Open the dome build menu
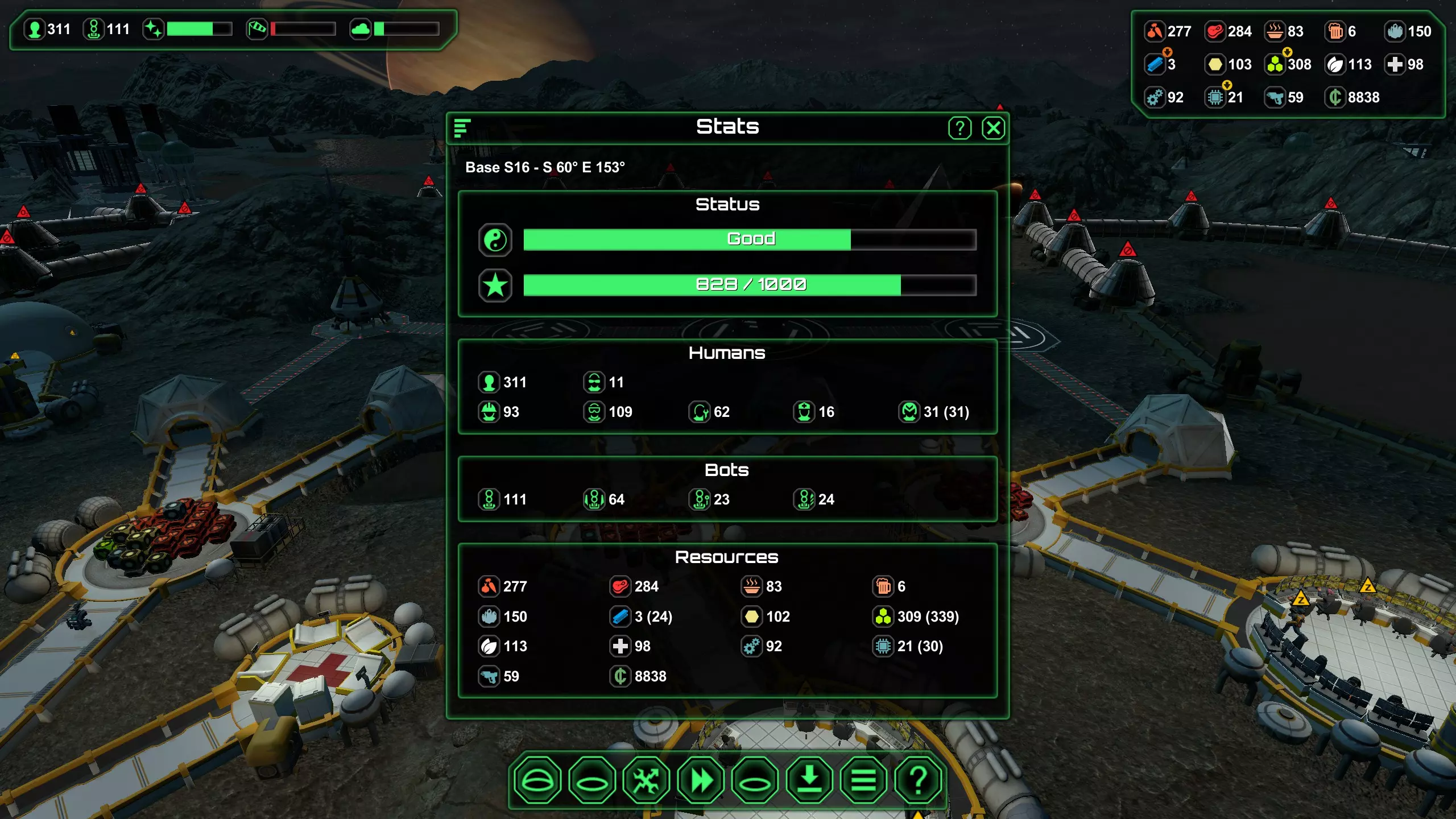 click(537, 780)
